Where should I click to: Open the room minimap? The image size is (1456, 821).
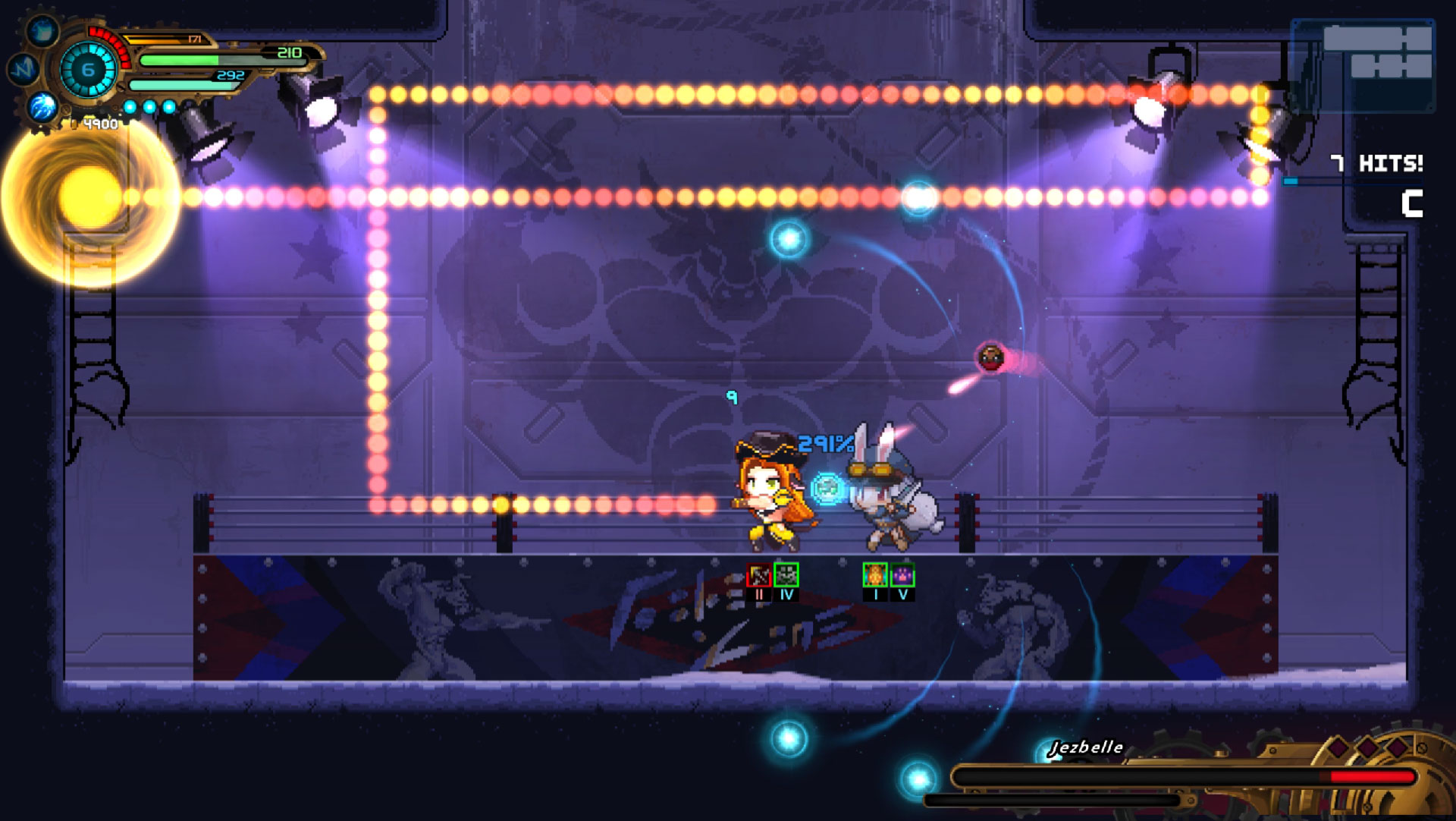coord(1363,66)
